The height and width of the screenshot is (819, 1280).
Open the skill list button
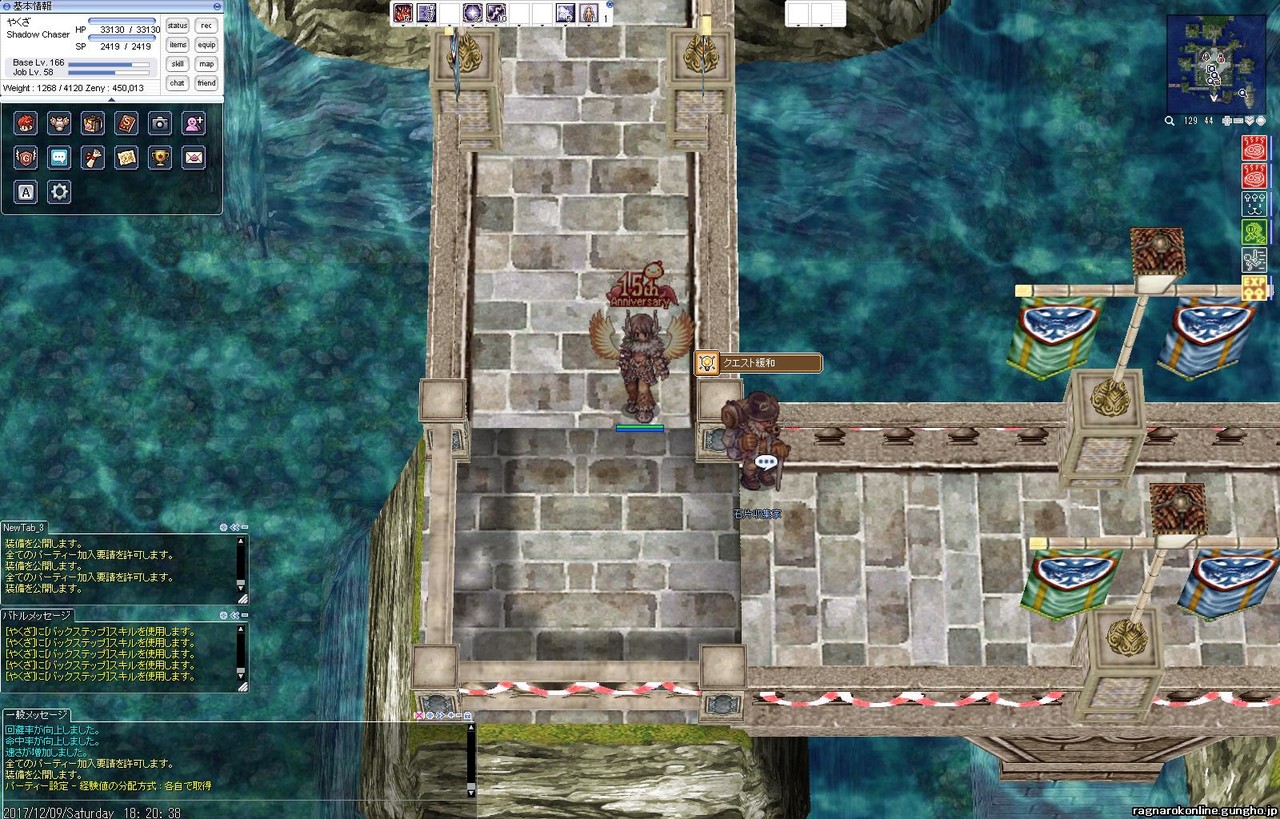(177, 64)
